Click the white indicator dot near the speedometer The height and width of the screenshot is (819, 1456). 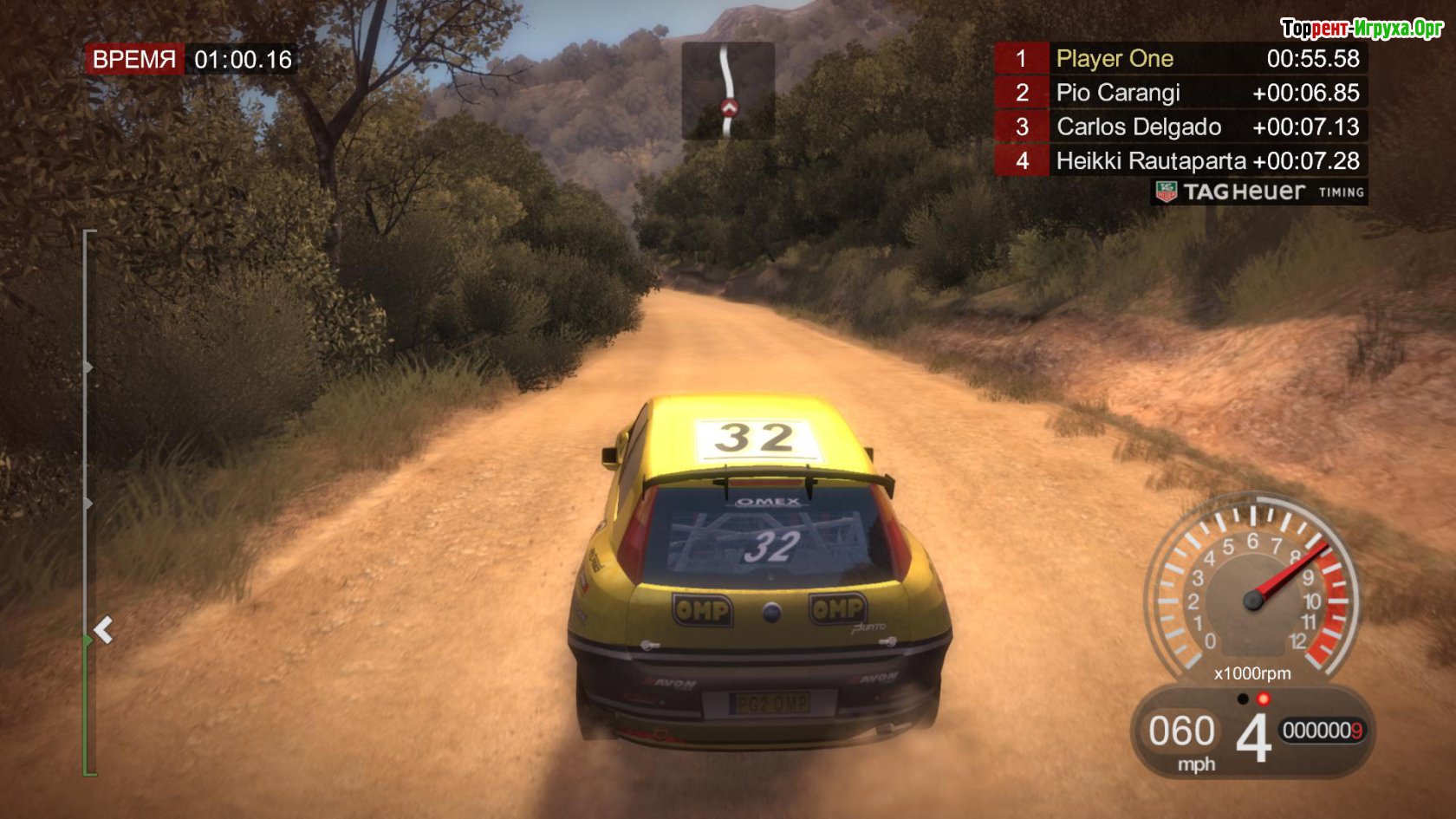coord(1241,698)
